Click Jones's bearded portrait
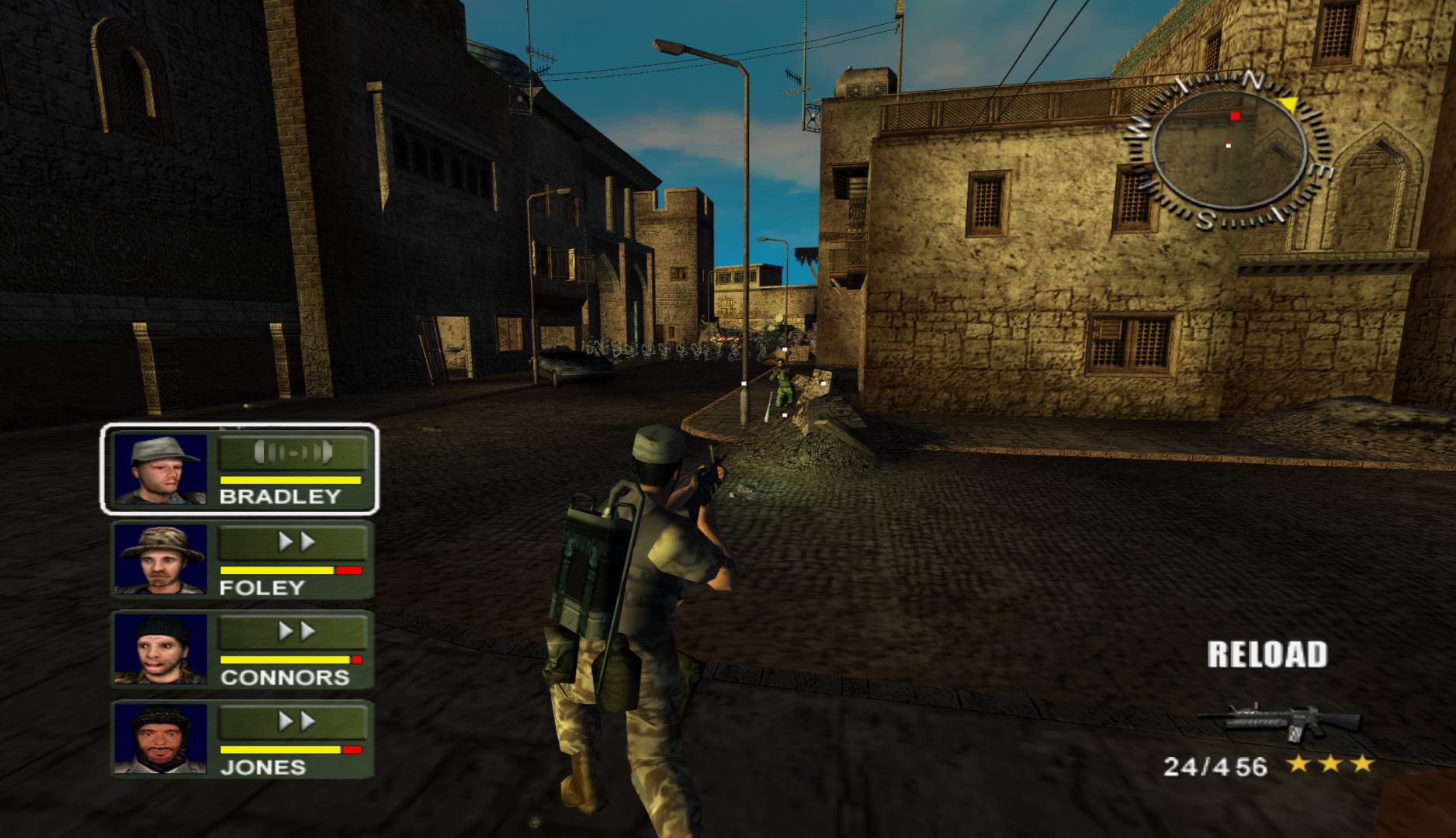 [x=161, y=738]
